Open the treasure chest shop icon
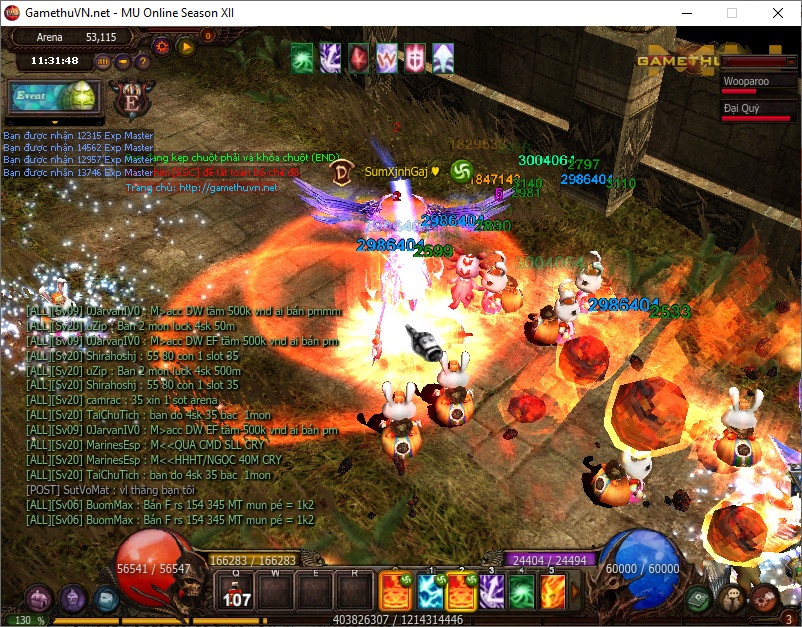This screenshot has height=627, width=802. pyautogui.click(x=39, y=599)
